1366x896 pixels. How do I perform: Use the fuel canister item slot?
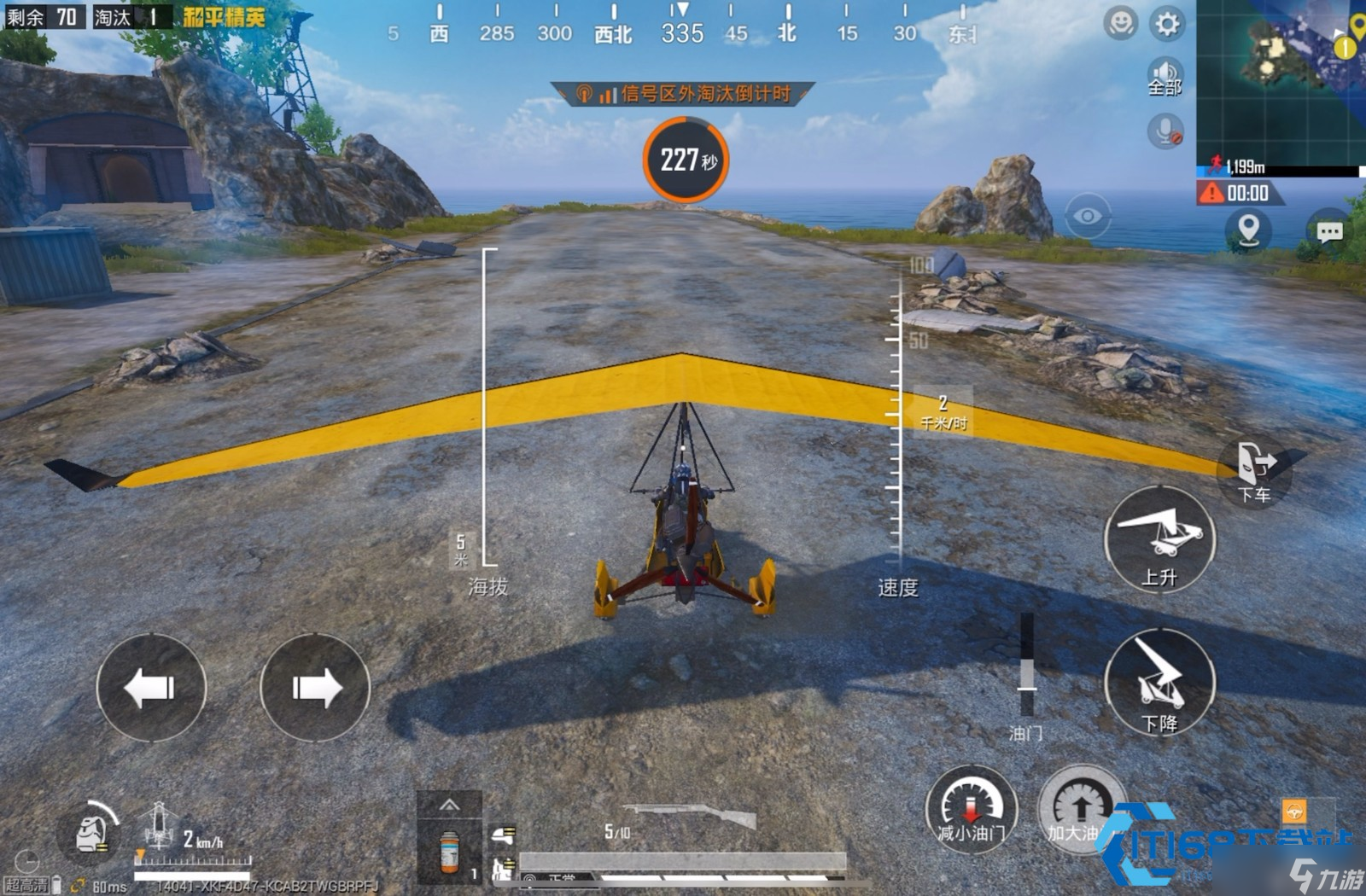[x=450, y=851]
